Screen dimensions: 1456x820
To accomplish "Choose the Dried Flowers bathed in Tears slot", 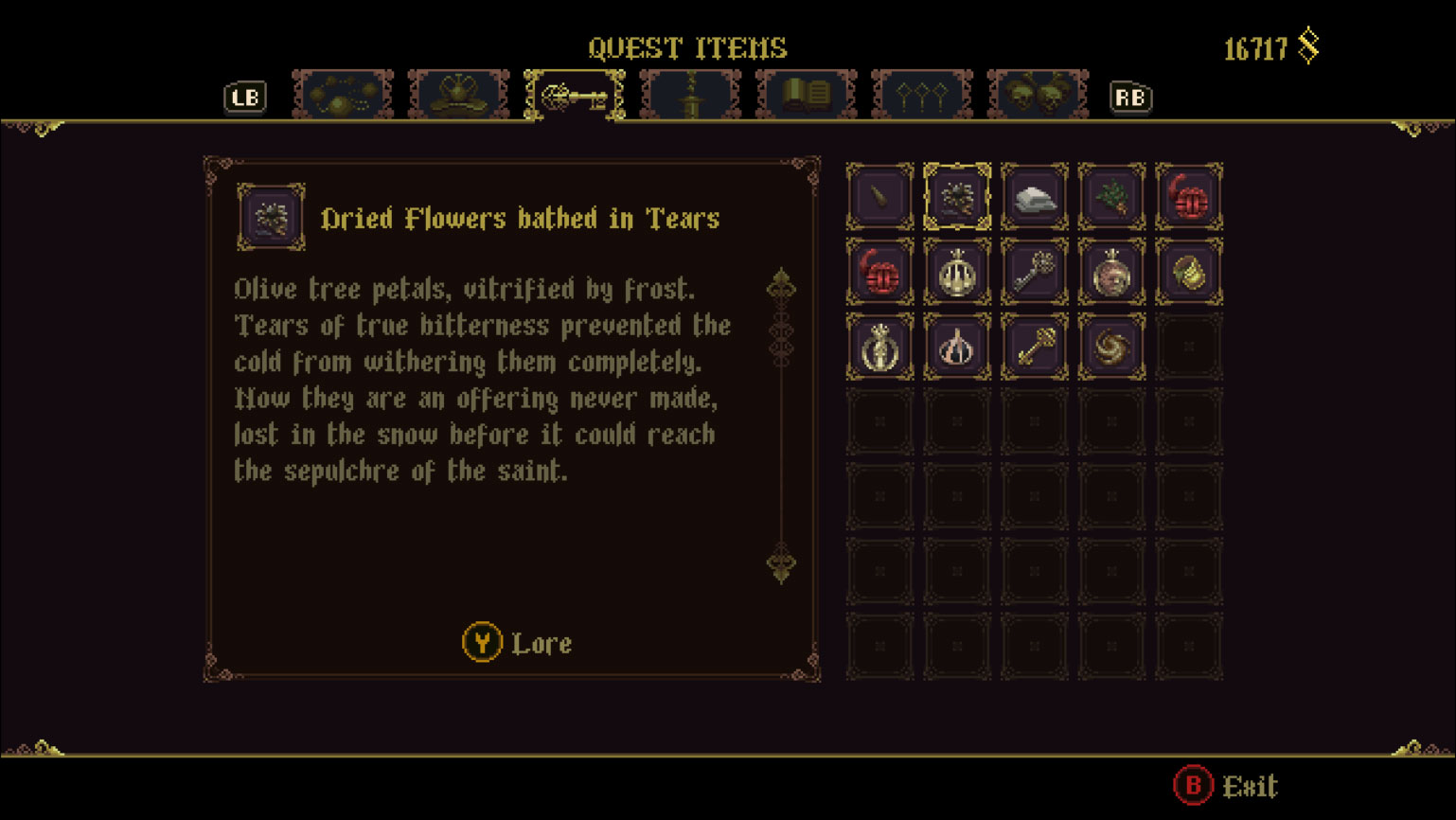I will pos(957,197).
